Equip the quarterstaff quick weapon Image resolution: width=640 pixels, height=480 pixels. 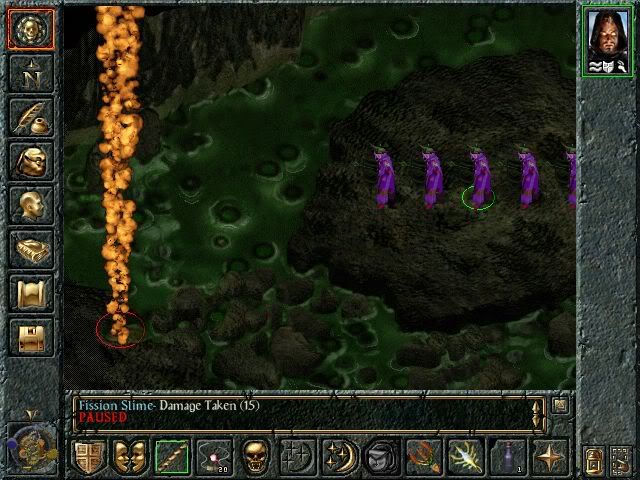coord(170,457)
